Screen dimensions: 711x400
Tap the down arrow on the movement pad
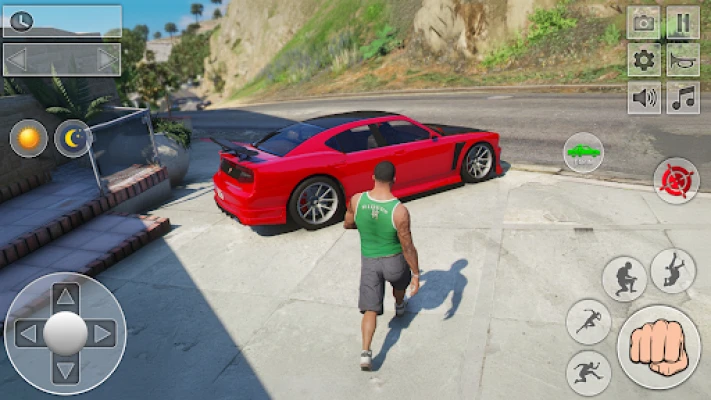click(x=65, y=370)
